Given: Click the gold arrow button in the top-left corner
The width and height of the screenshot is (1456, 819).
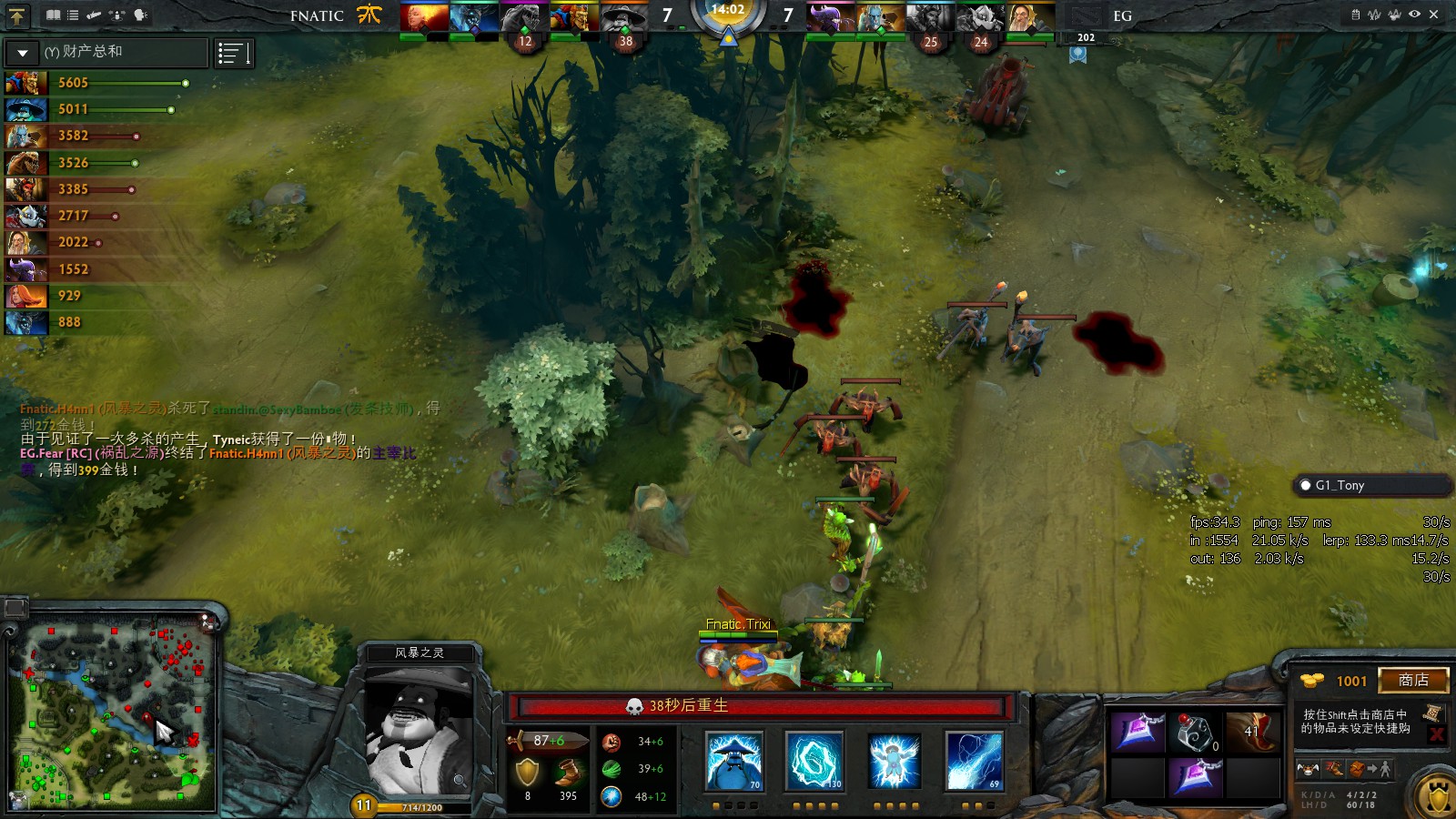Looking at the screenshot, I should [x=17, y=15].
